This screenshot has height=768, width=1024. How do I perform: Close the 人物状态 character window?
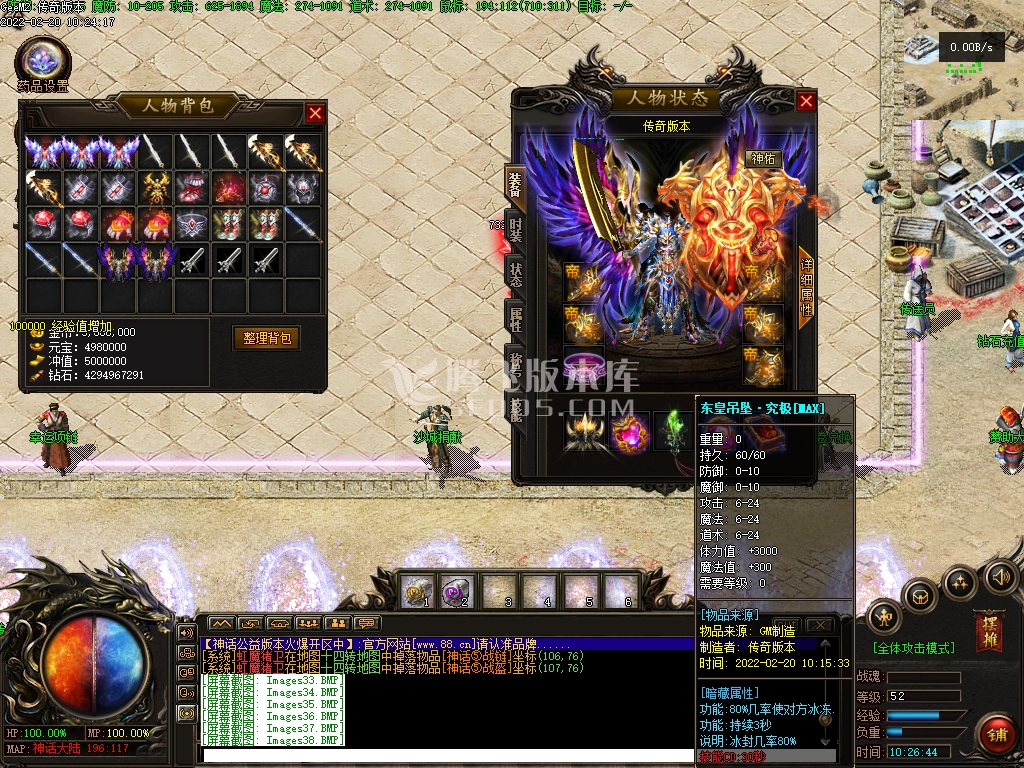point(806,101)
